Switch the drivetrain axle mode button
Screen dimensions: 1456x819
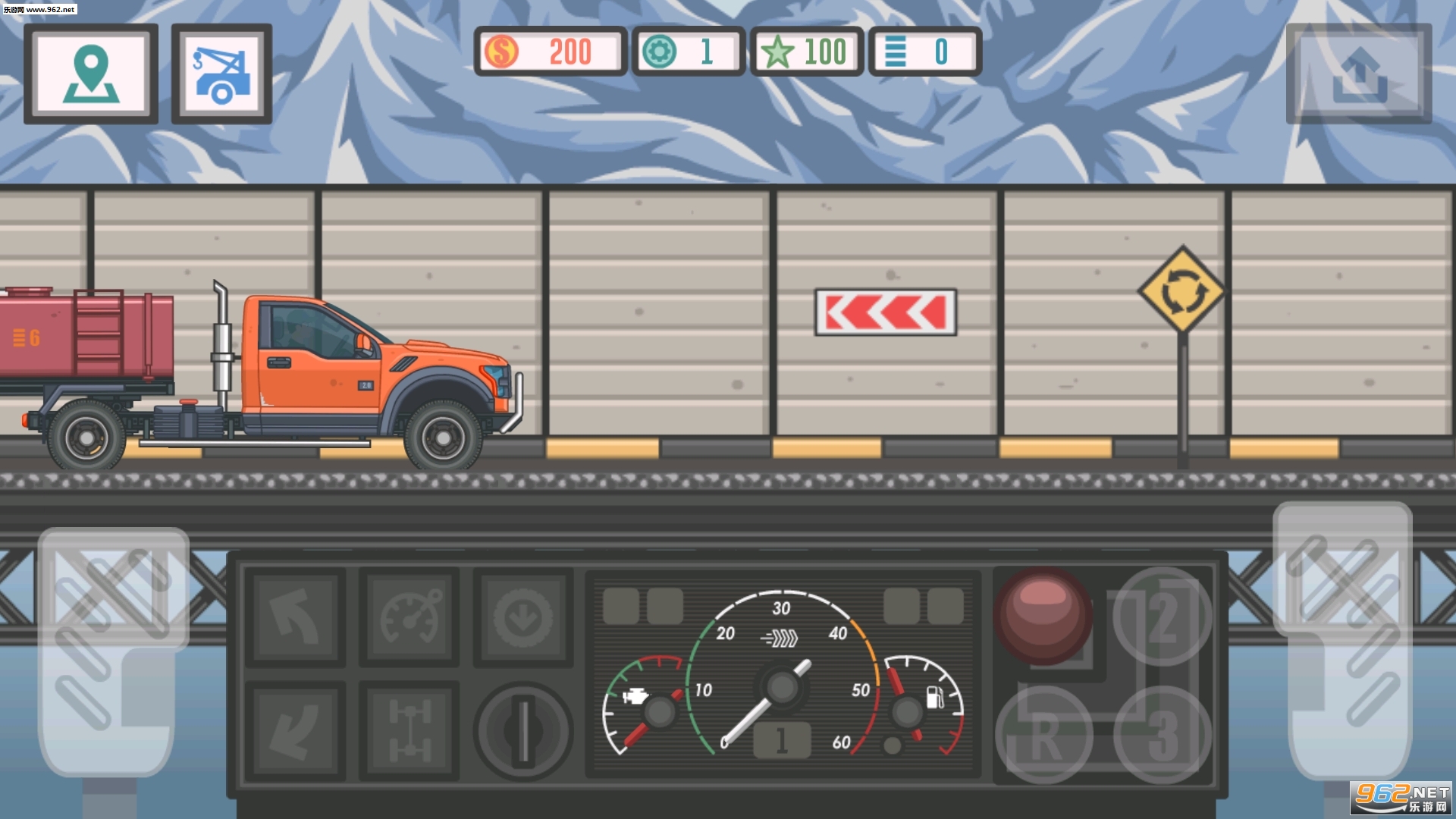click(x=409, y=731)
